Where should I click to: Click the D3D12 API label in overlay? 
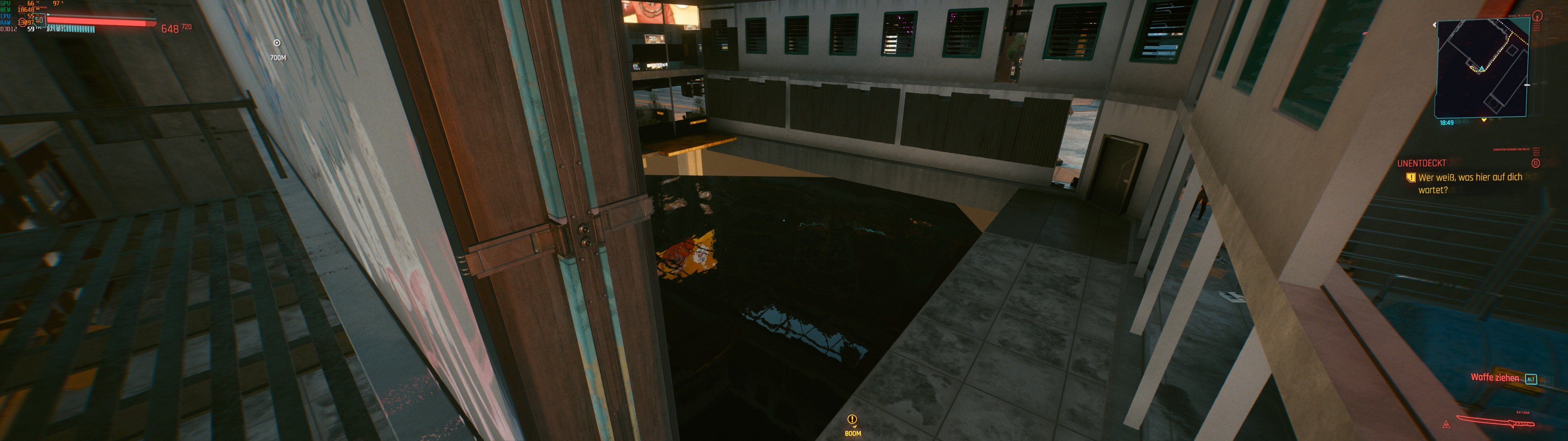click(x=9, y=29)
